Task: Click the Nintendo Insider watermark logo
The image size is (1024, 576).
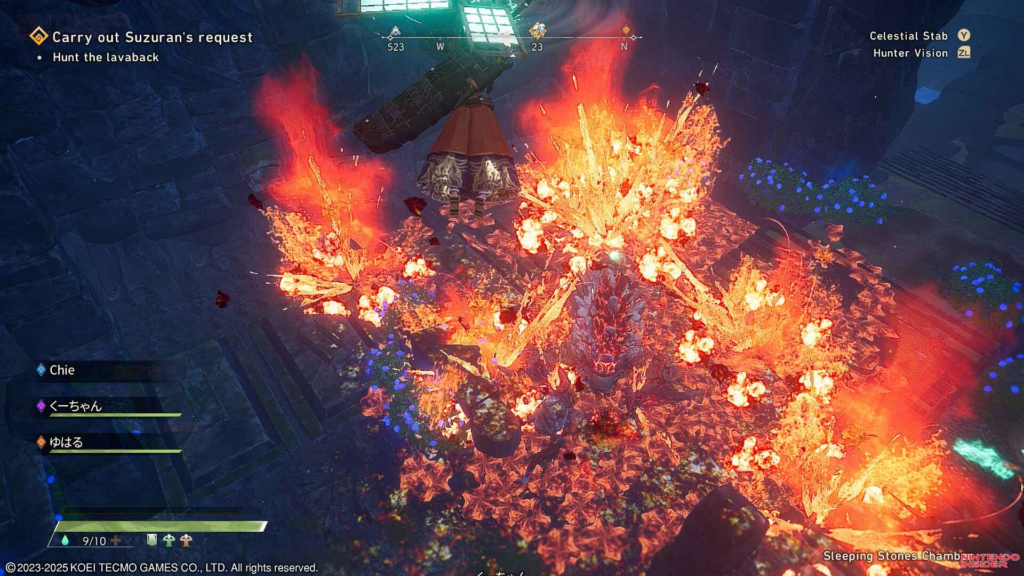Action: 984,559
